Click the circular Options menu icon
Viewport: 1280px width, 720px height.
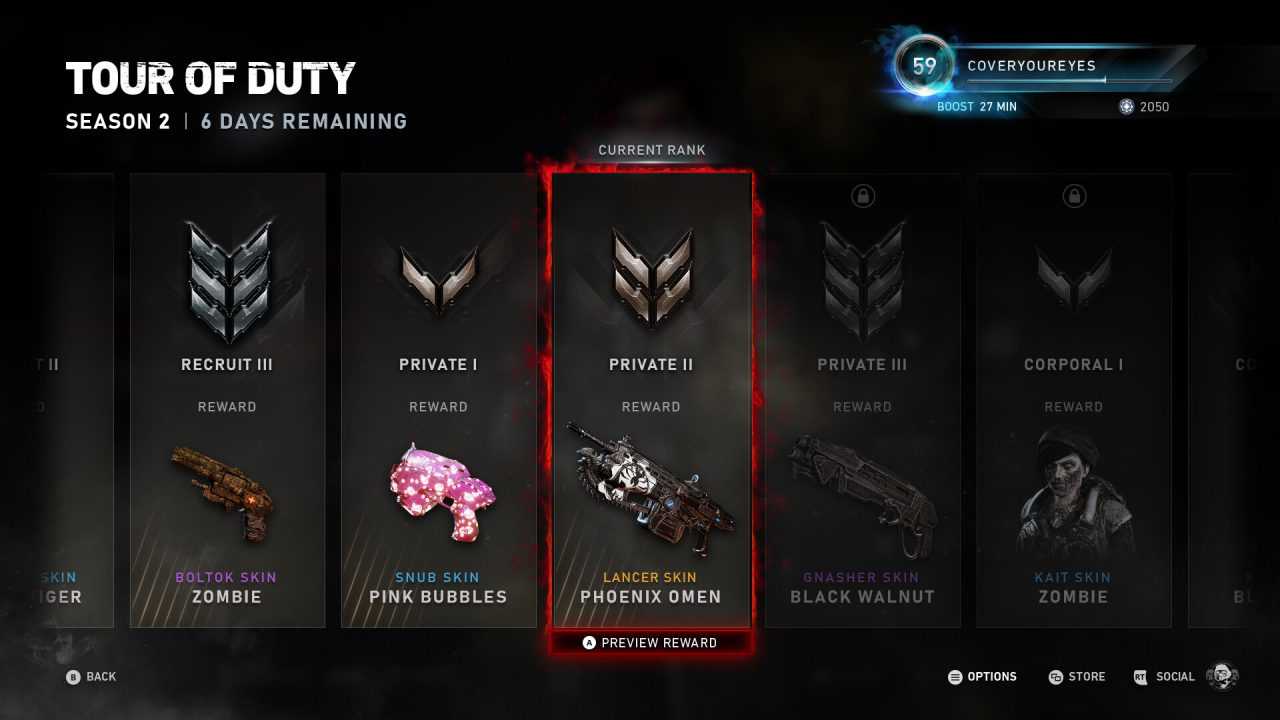955,677
